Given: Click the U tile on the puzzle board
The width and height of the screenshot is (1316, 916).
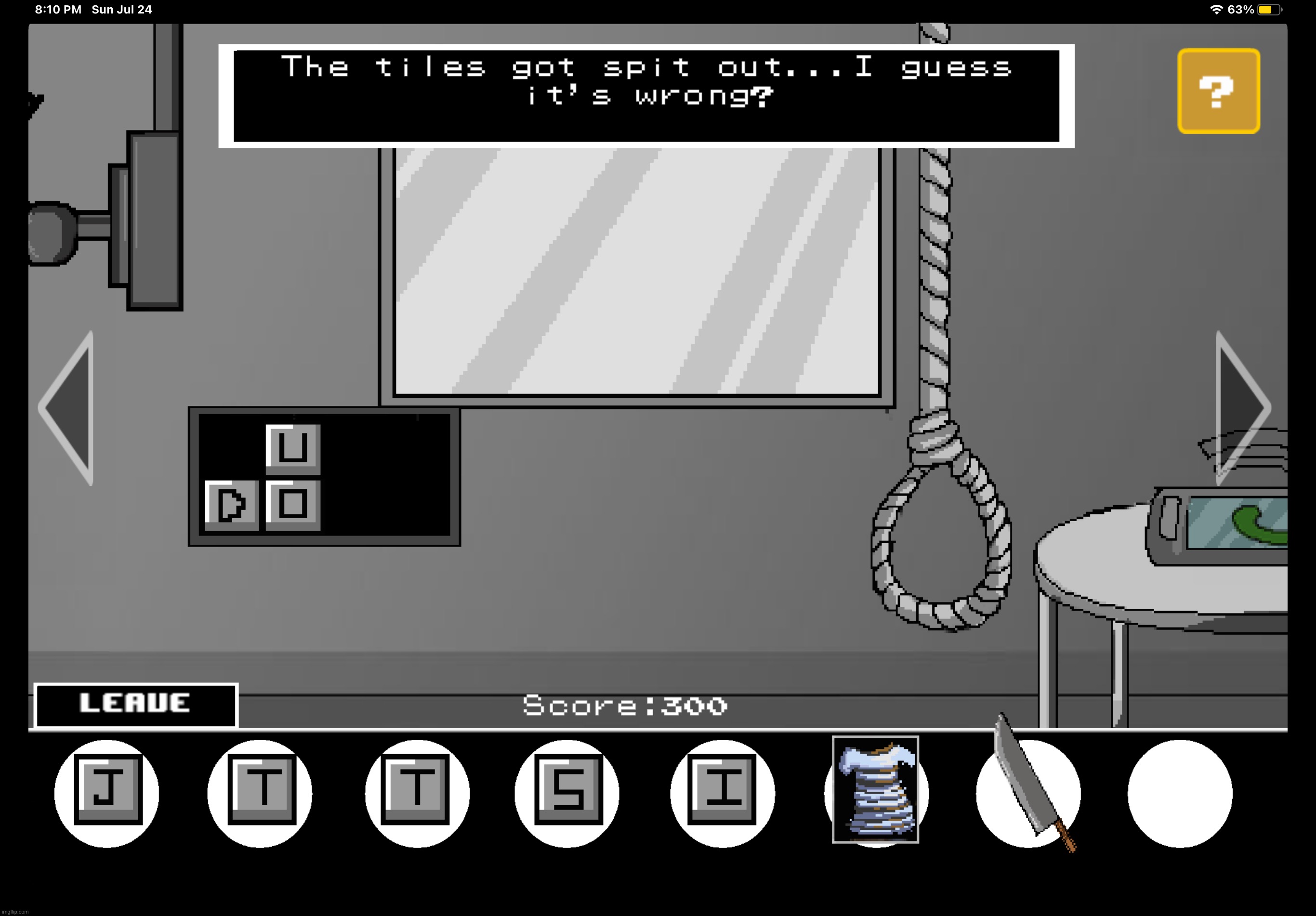Looking at the screenshot, I should [x=292, y=451].
